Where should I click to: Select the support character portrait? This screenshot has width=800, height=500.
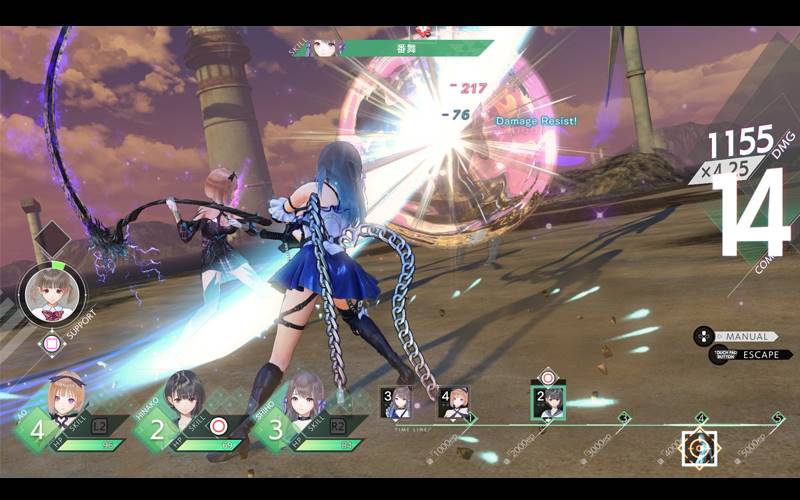(x=51, y=292)
